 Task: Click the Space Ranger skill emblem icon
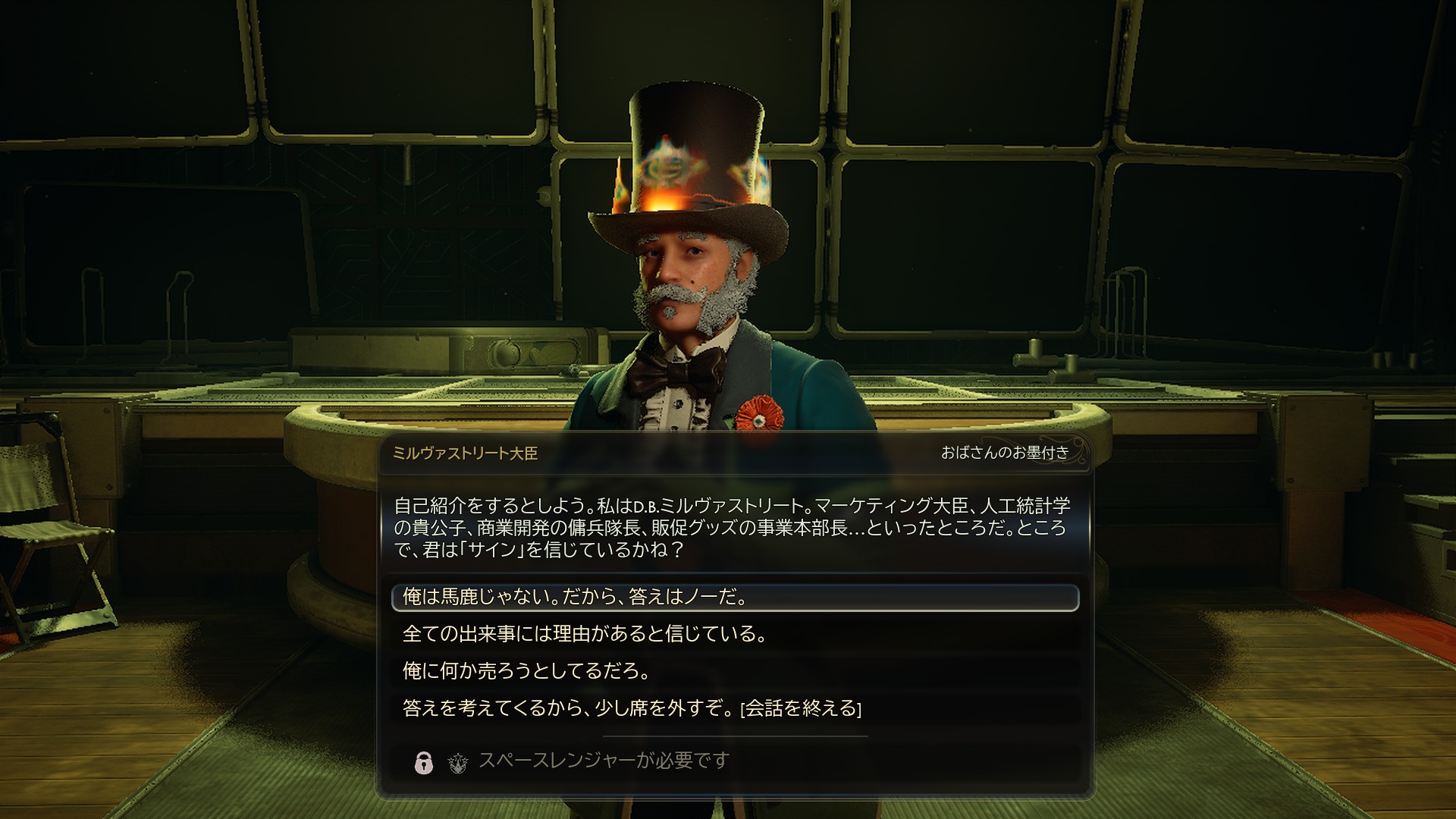[x=456, y=762]
